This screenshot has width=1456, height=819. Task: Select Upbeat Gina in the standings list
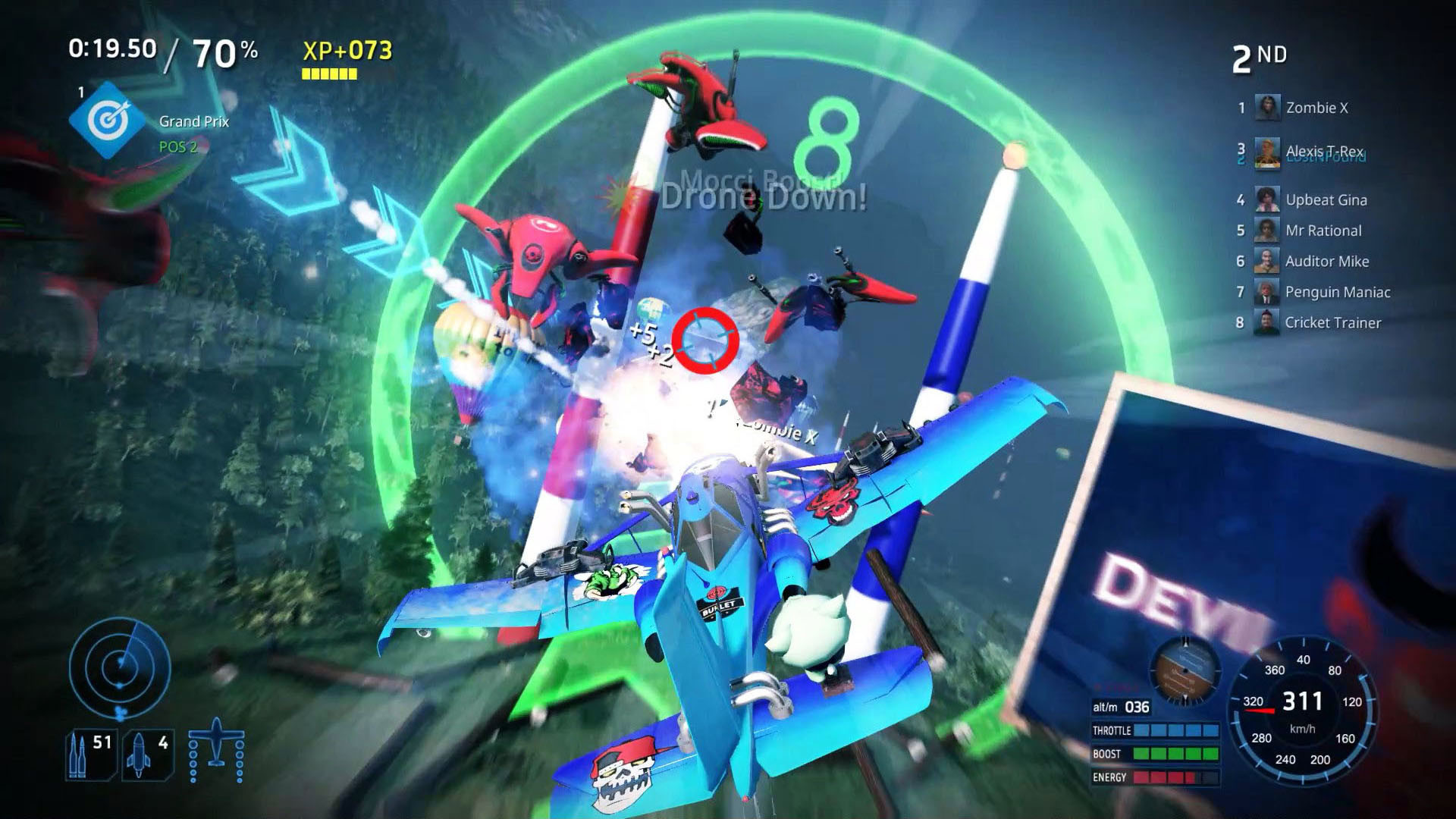coord(1326,199)
